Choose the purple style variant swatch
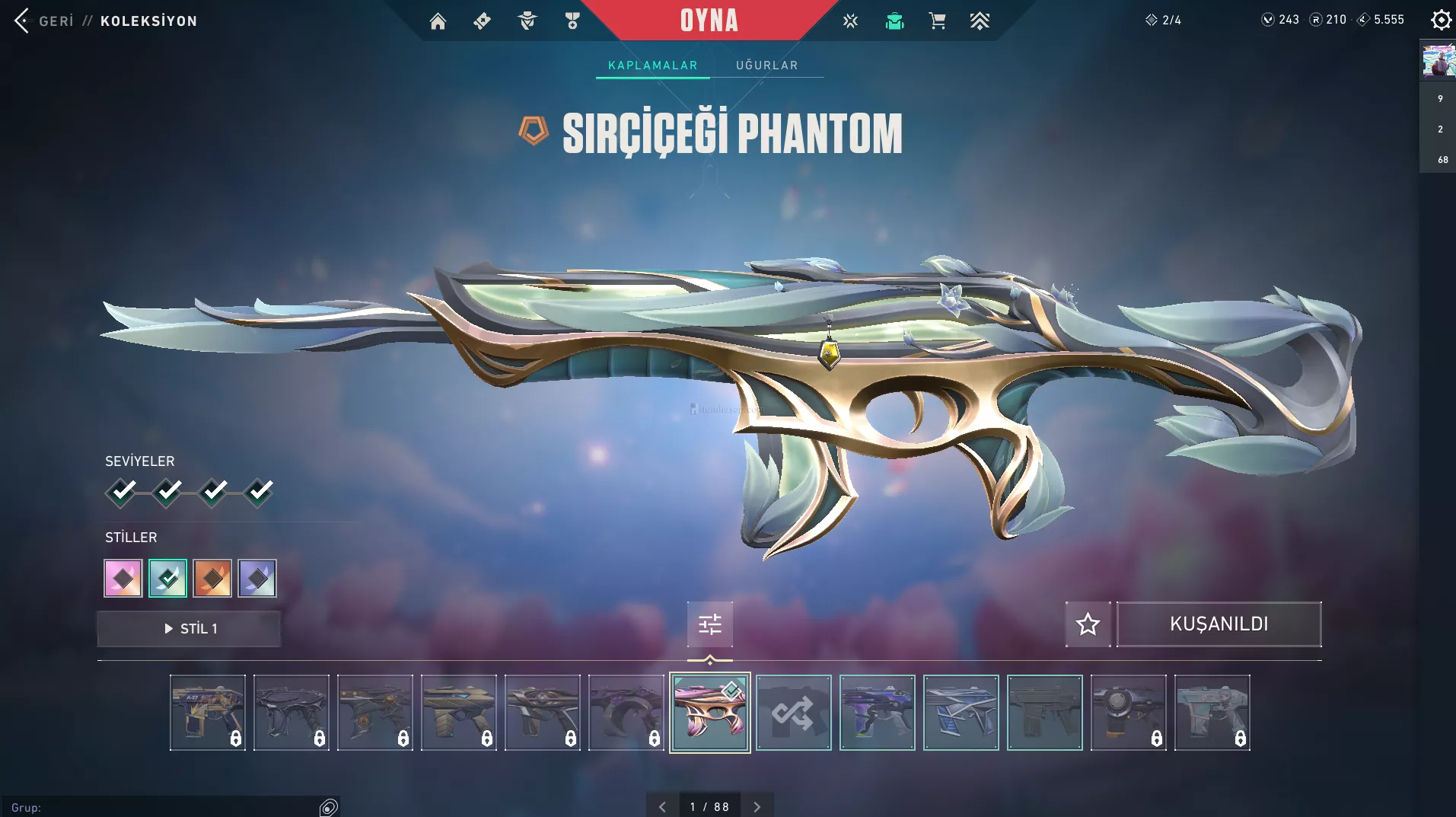This screenshot has width=1456, height=817. pyautogui.click(x=257, y=579)
